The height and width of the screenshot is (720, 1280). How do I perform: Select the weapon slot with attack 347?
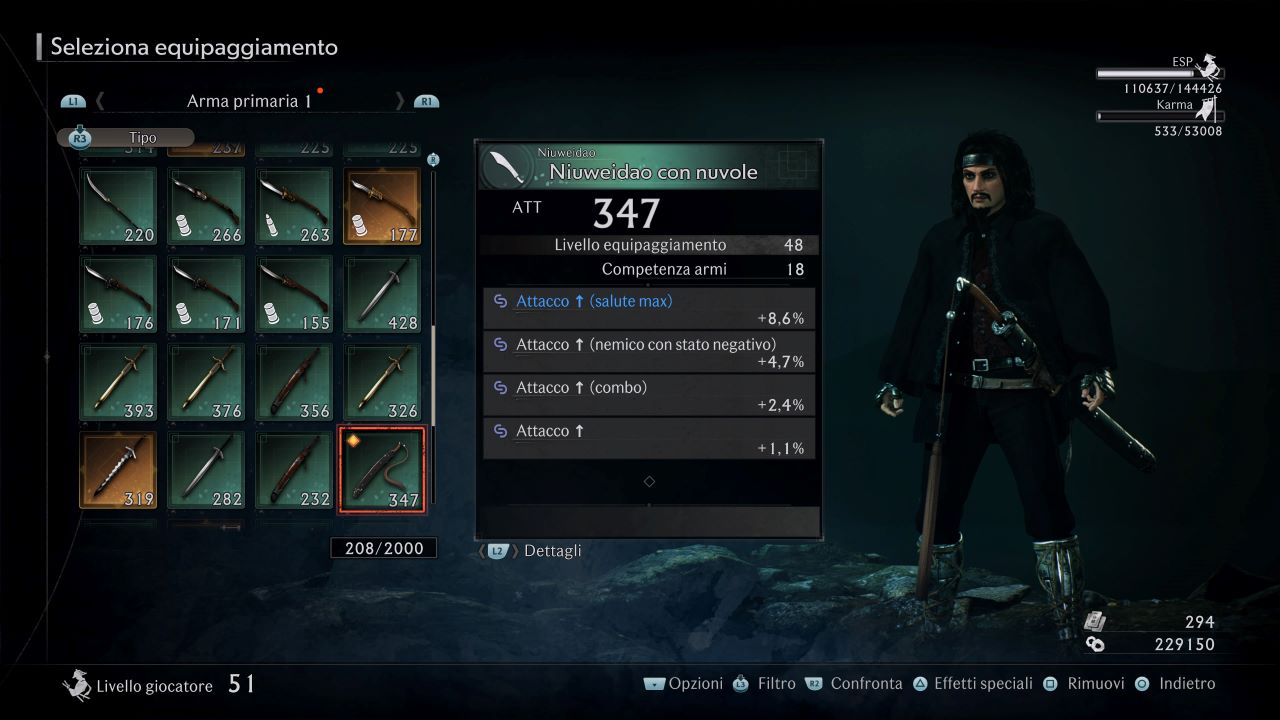[x=382, y=469]
